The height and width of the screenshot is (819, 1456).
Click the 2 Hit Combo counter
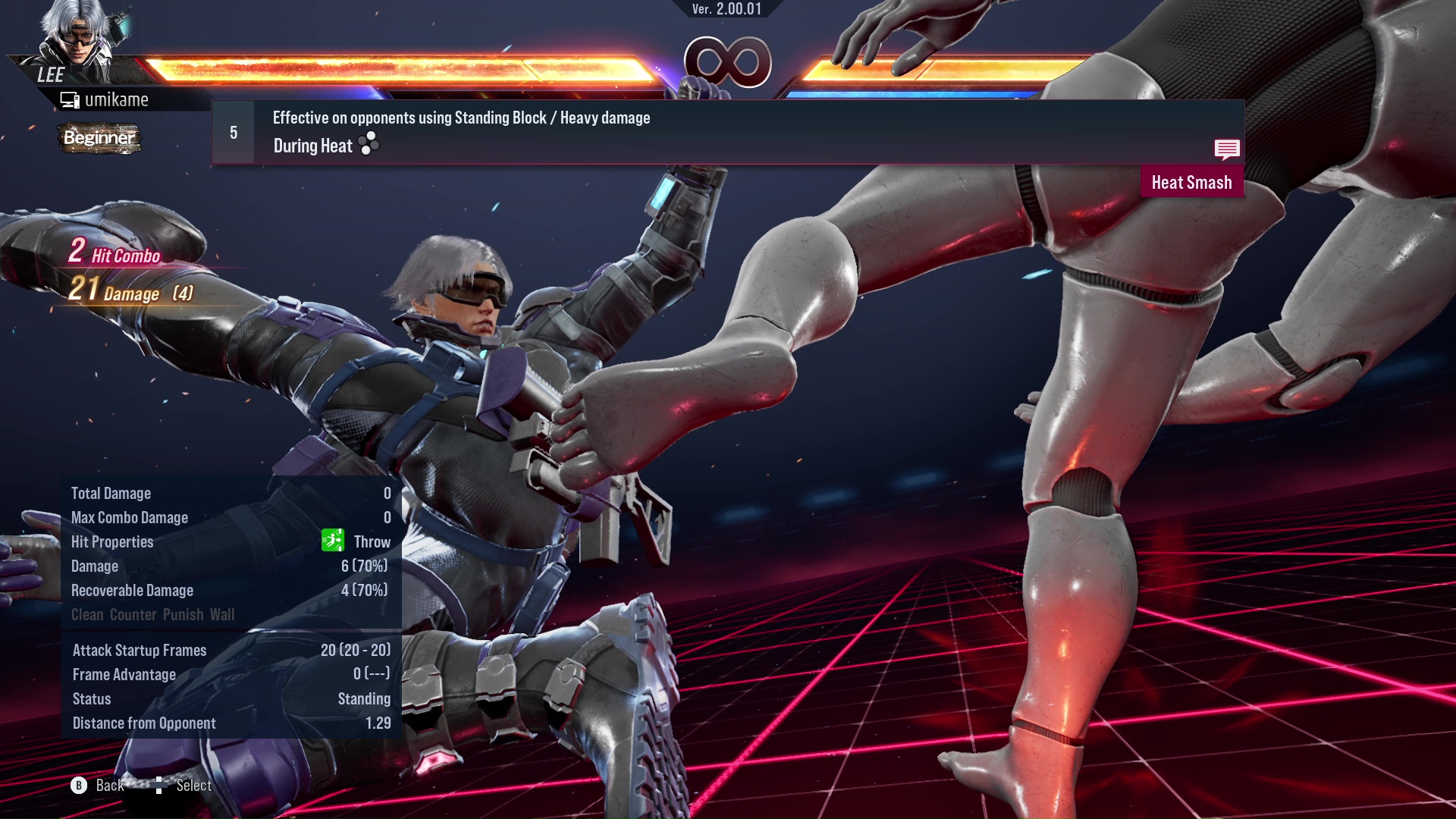(x=112, y=252)
